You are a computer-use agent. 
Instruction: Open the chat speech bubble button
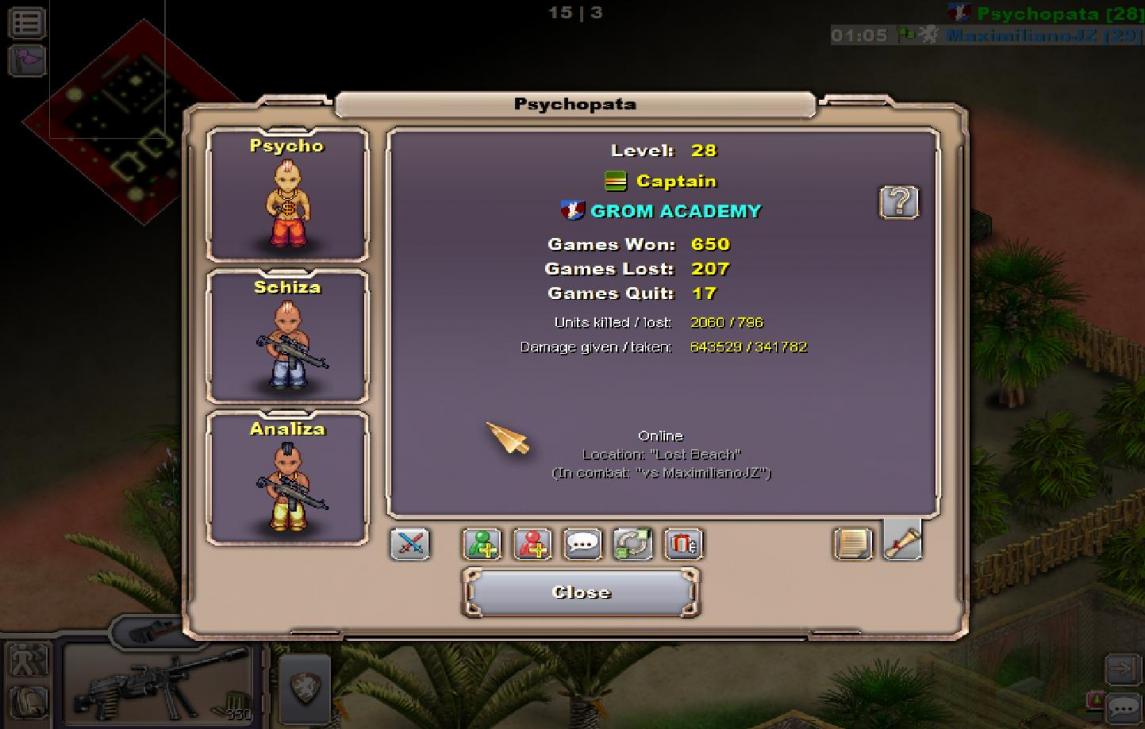[1124, 708]
